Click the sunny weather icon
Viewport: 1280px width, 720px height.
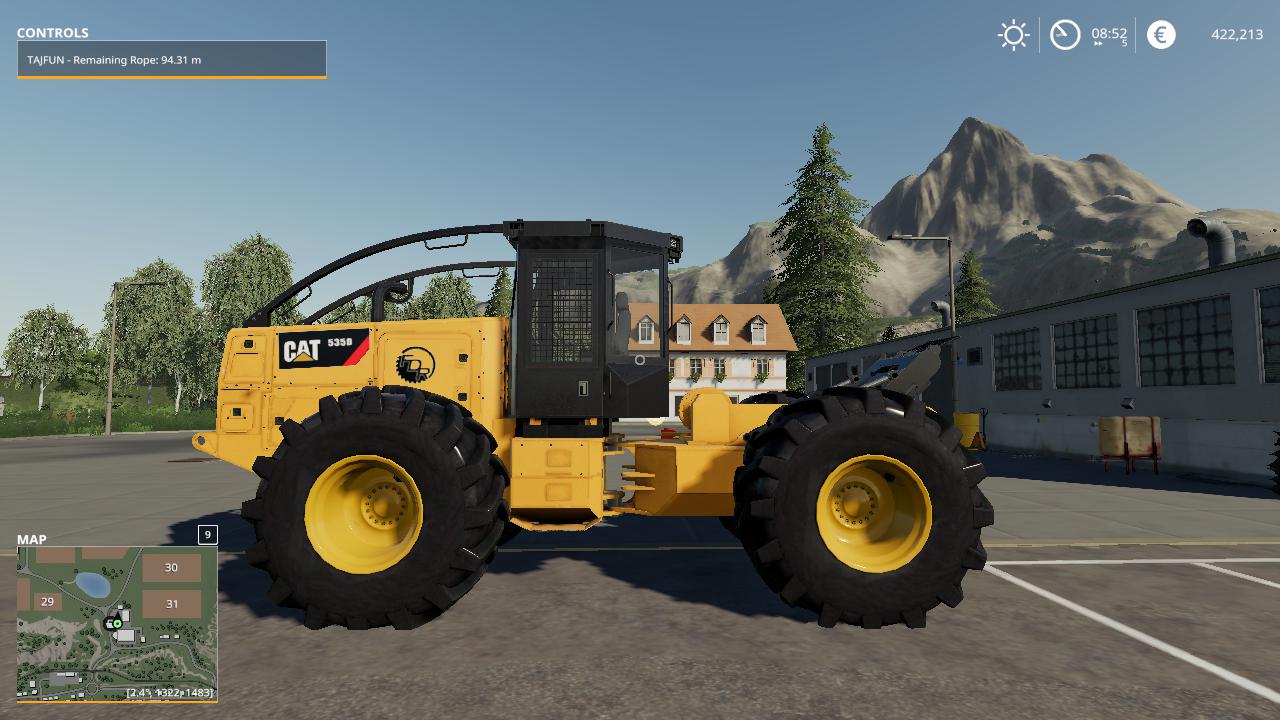1013,35
